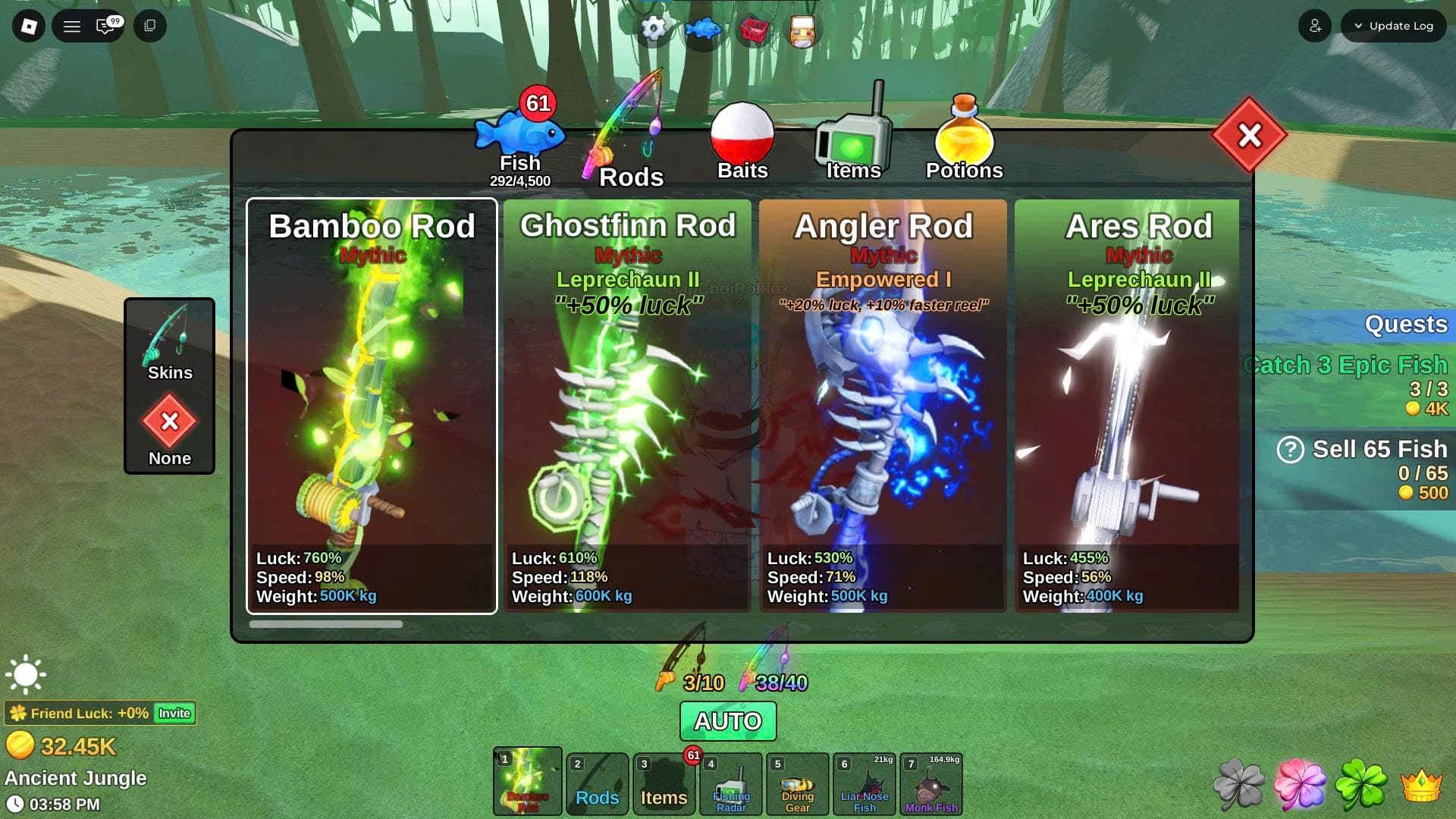Open the Update Log dropdown
Screen dimensions: 1456x819
(x=1393, y=26)
